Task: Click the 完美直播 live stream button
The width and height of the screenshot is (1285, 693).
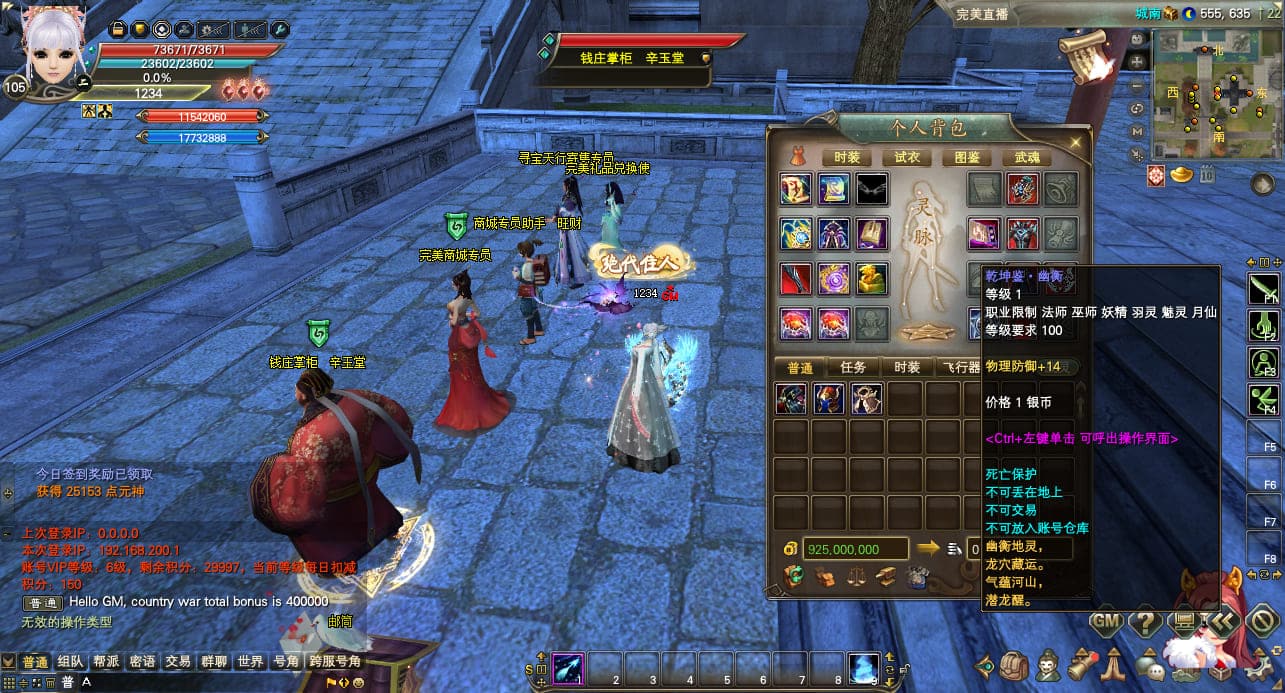Action: click(981, 13)
